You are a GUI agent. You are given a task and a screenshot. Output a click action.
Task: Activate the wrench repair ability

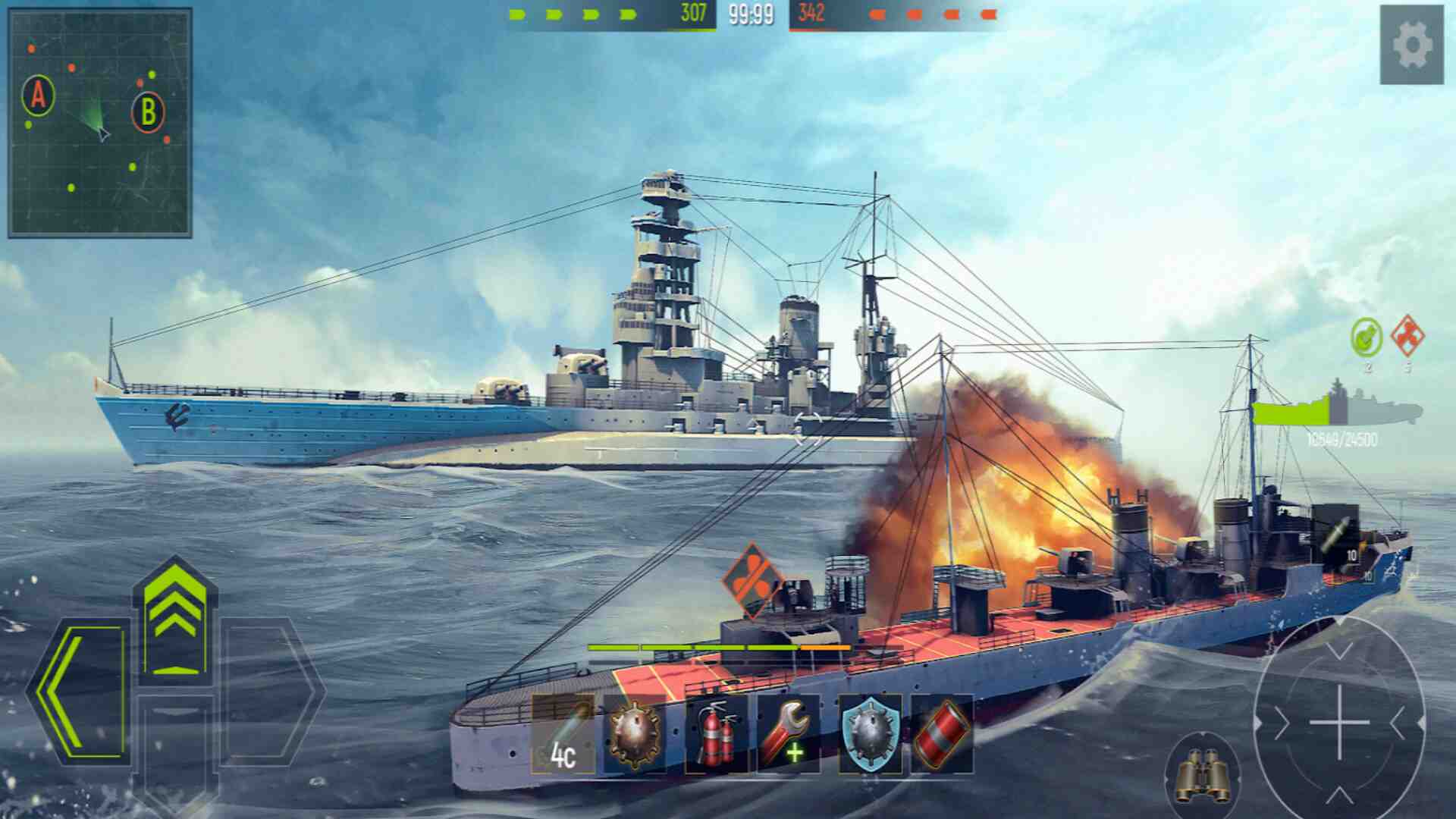coord(789,734)
